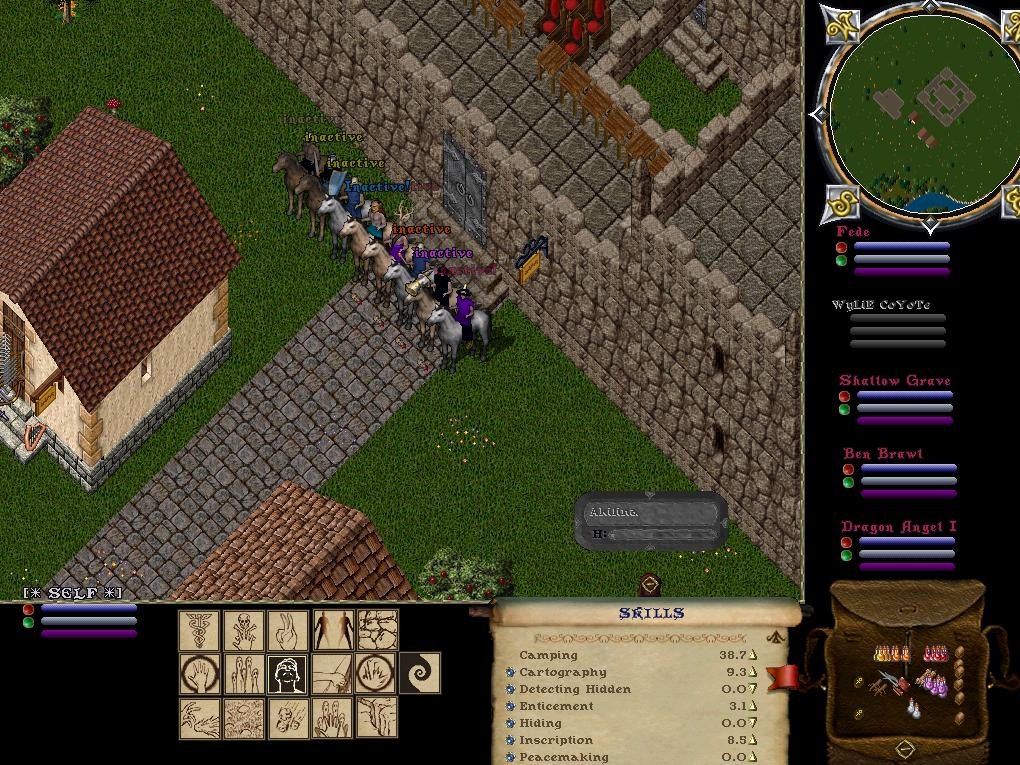Screen dimensions: 1020x765
Task: Select the highlighted face spell icon
Action: [288, 674]
